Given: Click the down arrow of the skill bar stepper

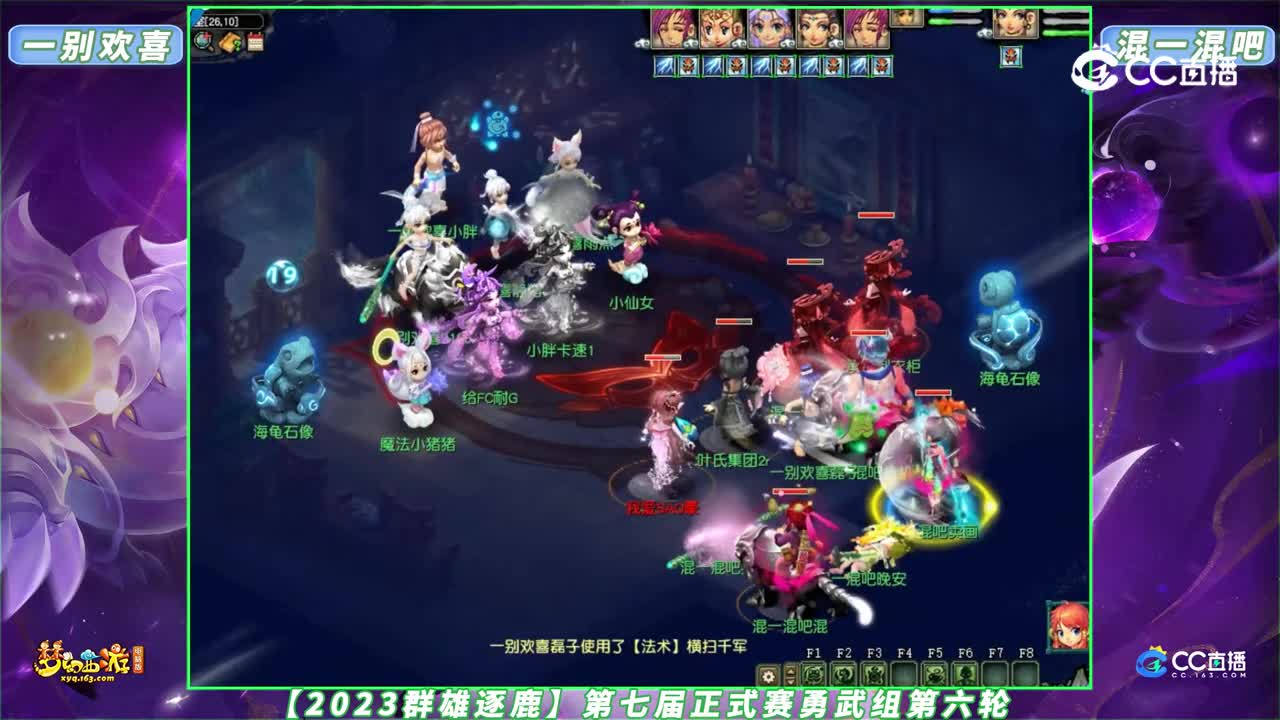Looking at the screenshot, I should [x=790, y=681].
